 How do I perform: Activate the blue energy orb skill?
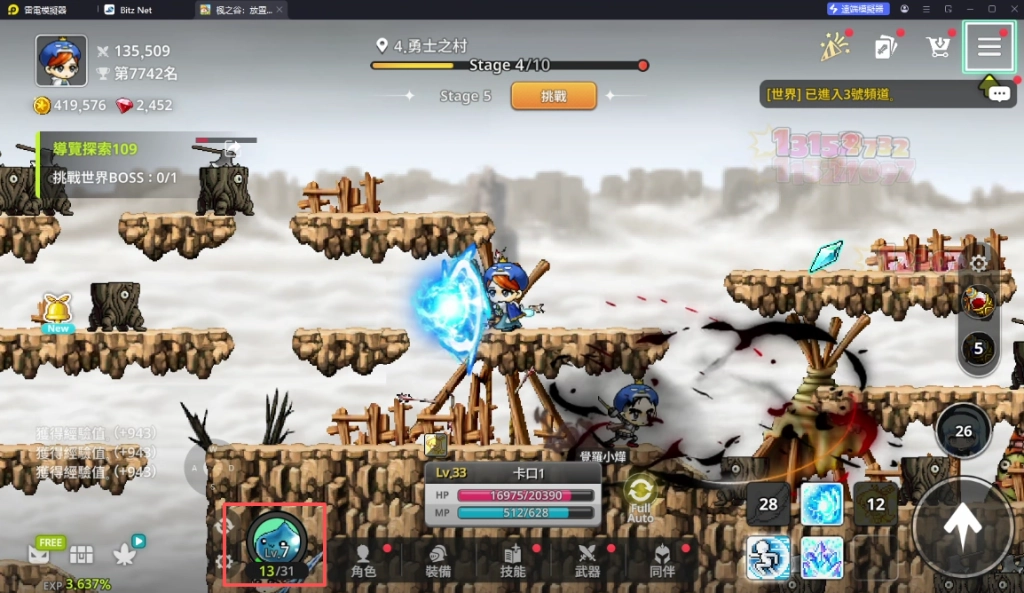822,504
